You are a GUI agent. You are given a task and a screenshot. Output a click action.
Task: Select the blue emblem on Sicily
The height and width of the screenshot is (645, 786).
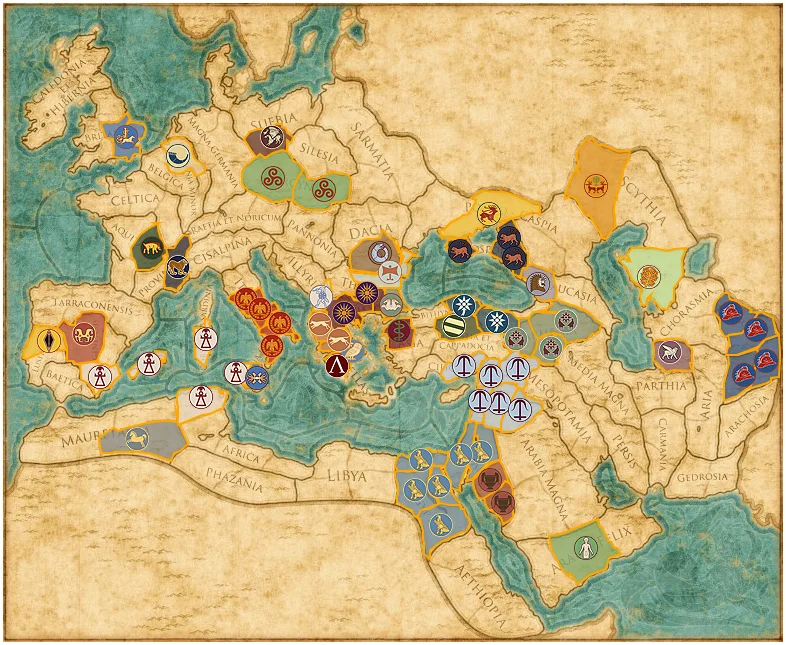(257, 378)
